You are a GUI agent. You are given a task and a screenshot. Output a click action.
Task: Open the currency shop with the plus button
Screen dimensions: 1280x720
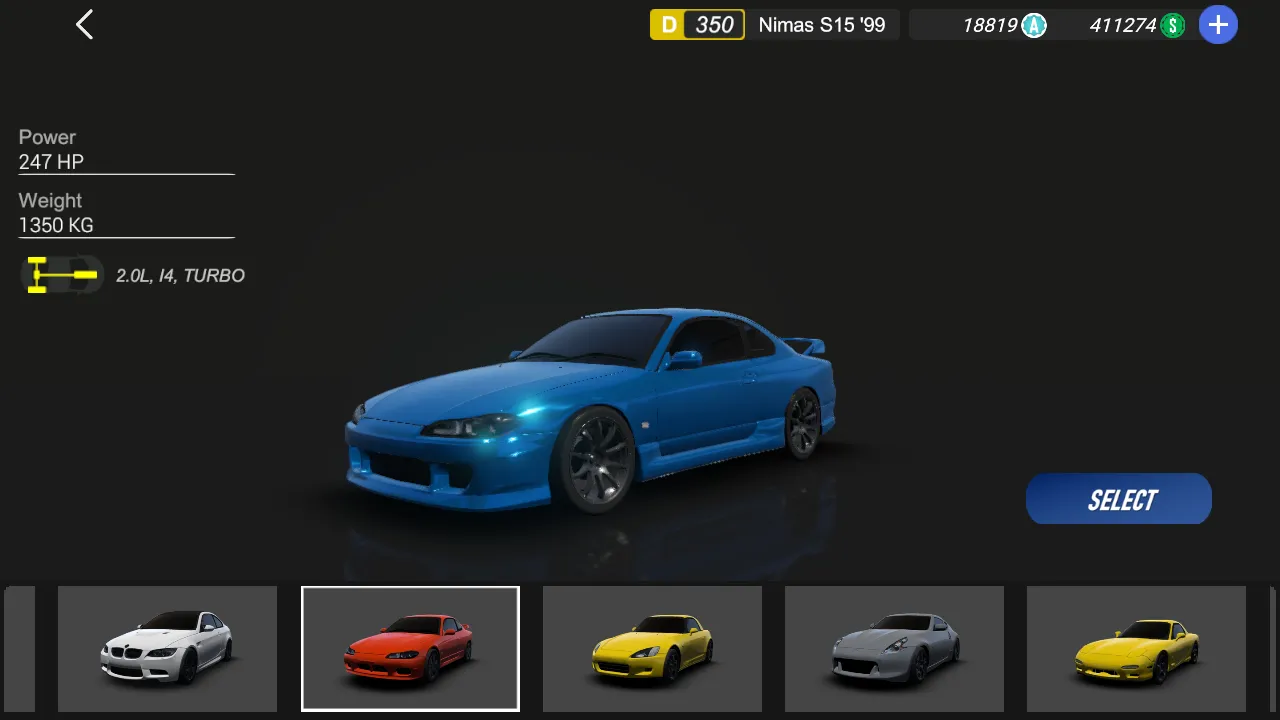coord(1217,25)
